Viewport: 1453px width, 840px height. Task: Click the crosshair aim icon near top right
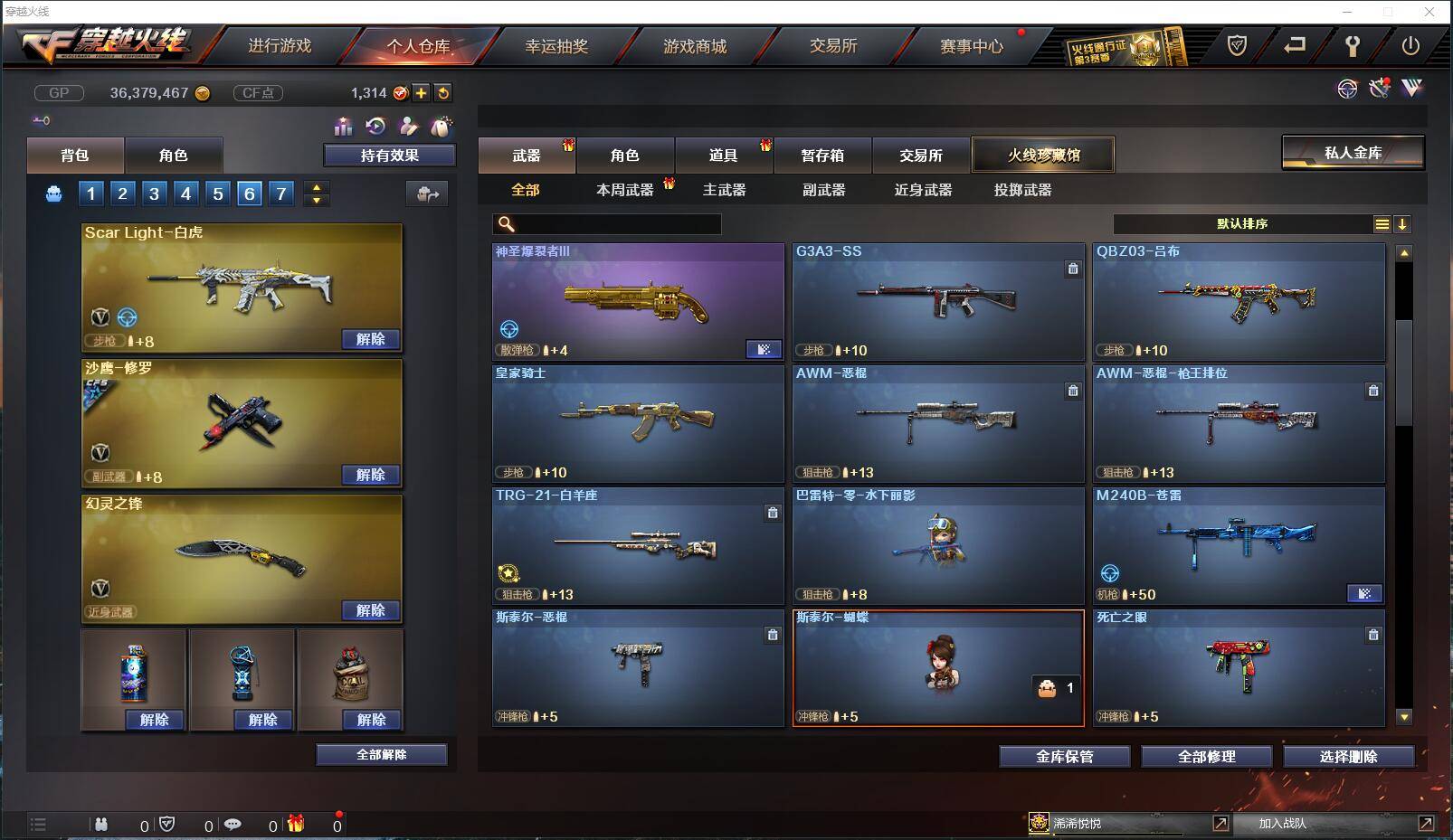point(1348,89)
